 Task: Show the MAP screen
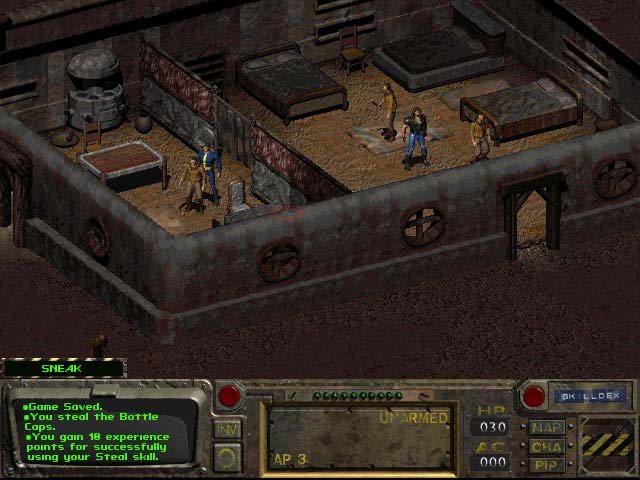click(x=547, y=428)
